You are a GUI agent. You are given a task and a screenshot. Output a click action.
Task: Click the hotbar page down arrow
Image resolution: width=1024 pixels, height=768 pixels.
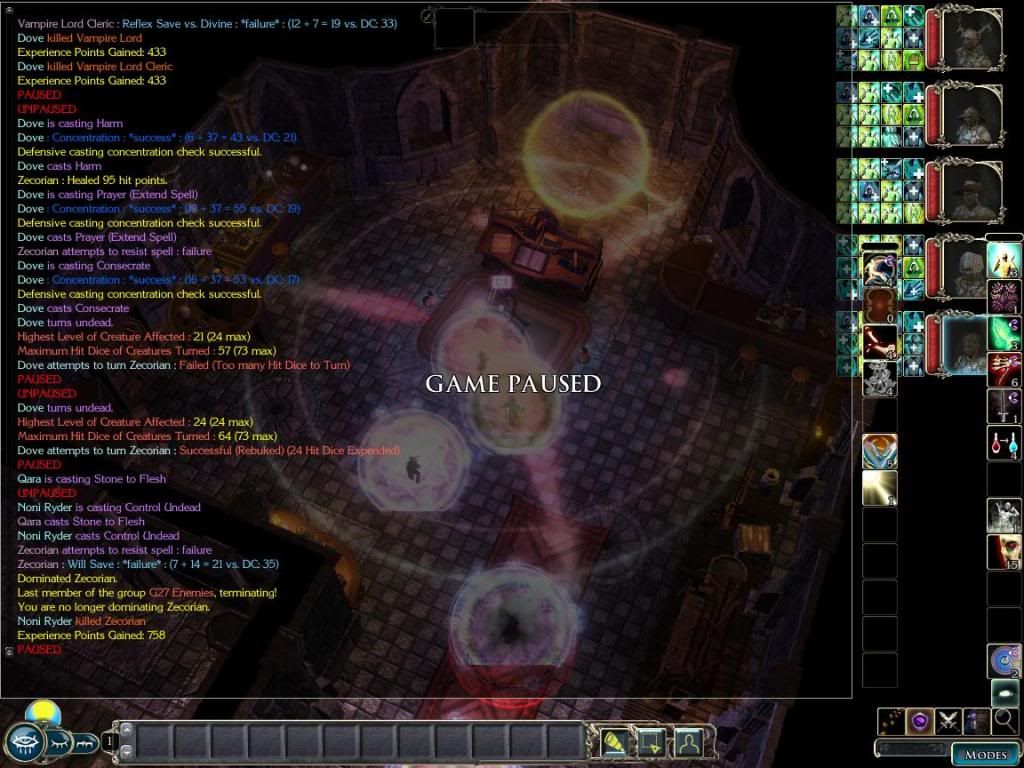(127, 753)
